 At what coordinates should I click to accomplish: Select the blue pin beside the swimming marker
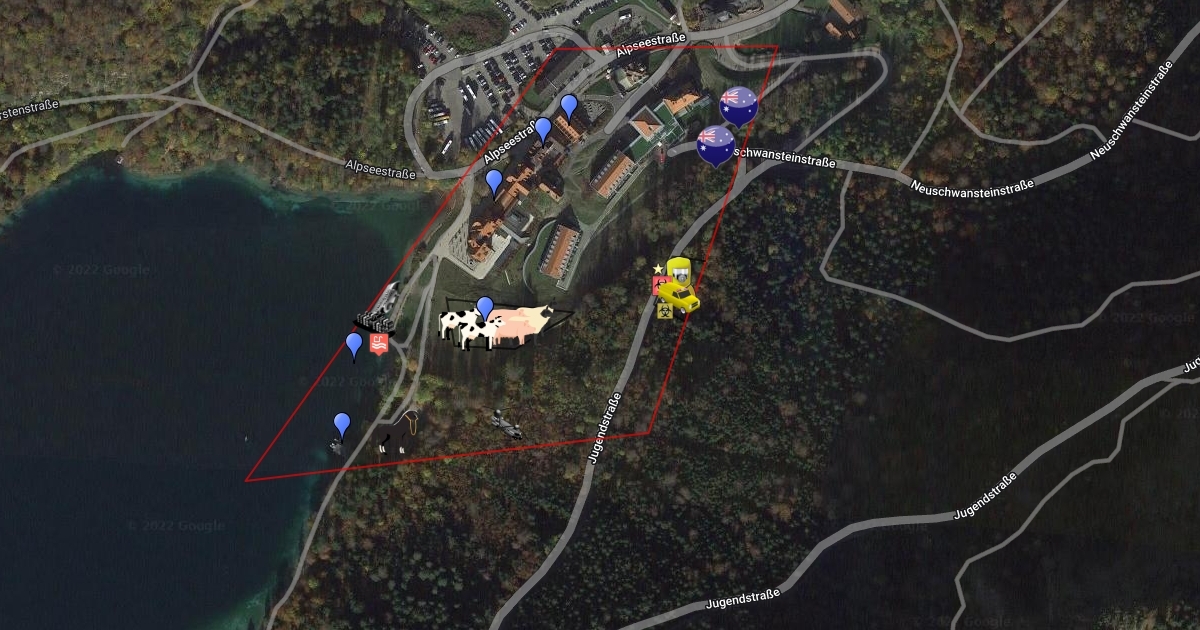(x=354, y=345)
